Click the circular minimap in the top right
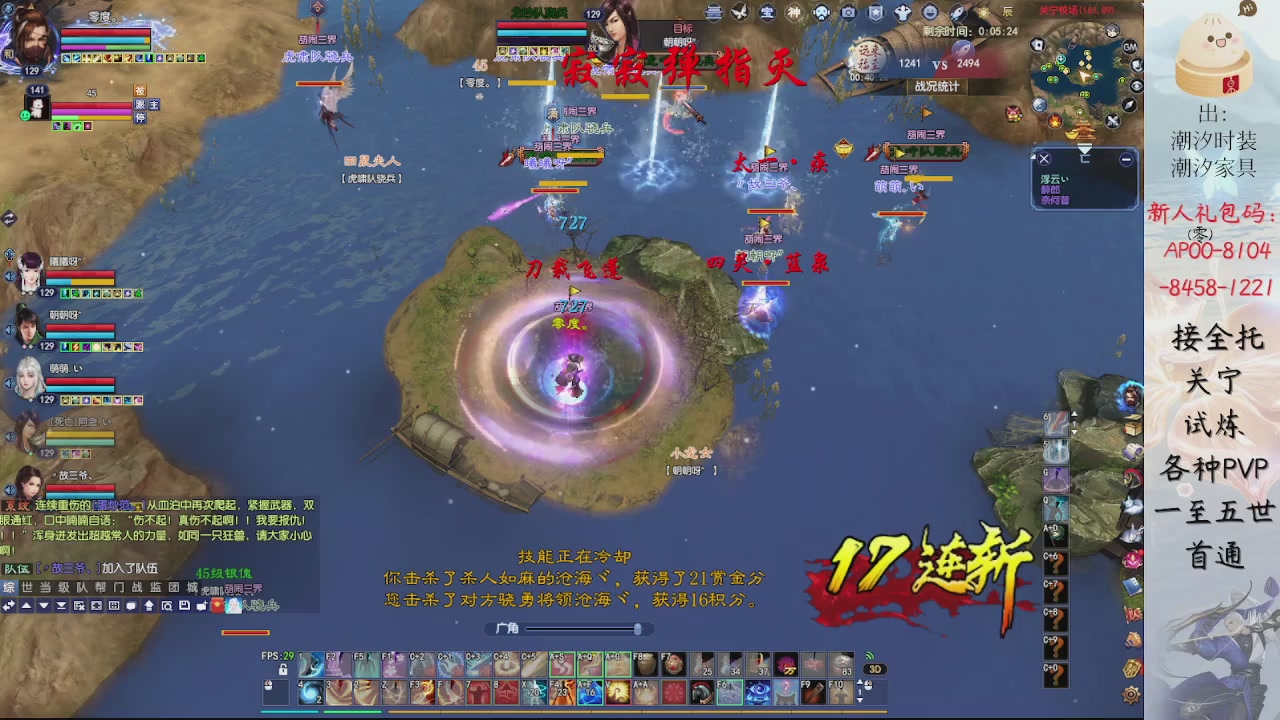1280x720 pixels. tap(1082, 72)
